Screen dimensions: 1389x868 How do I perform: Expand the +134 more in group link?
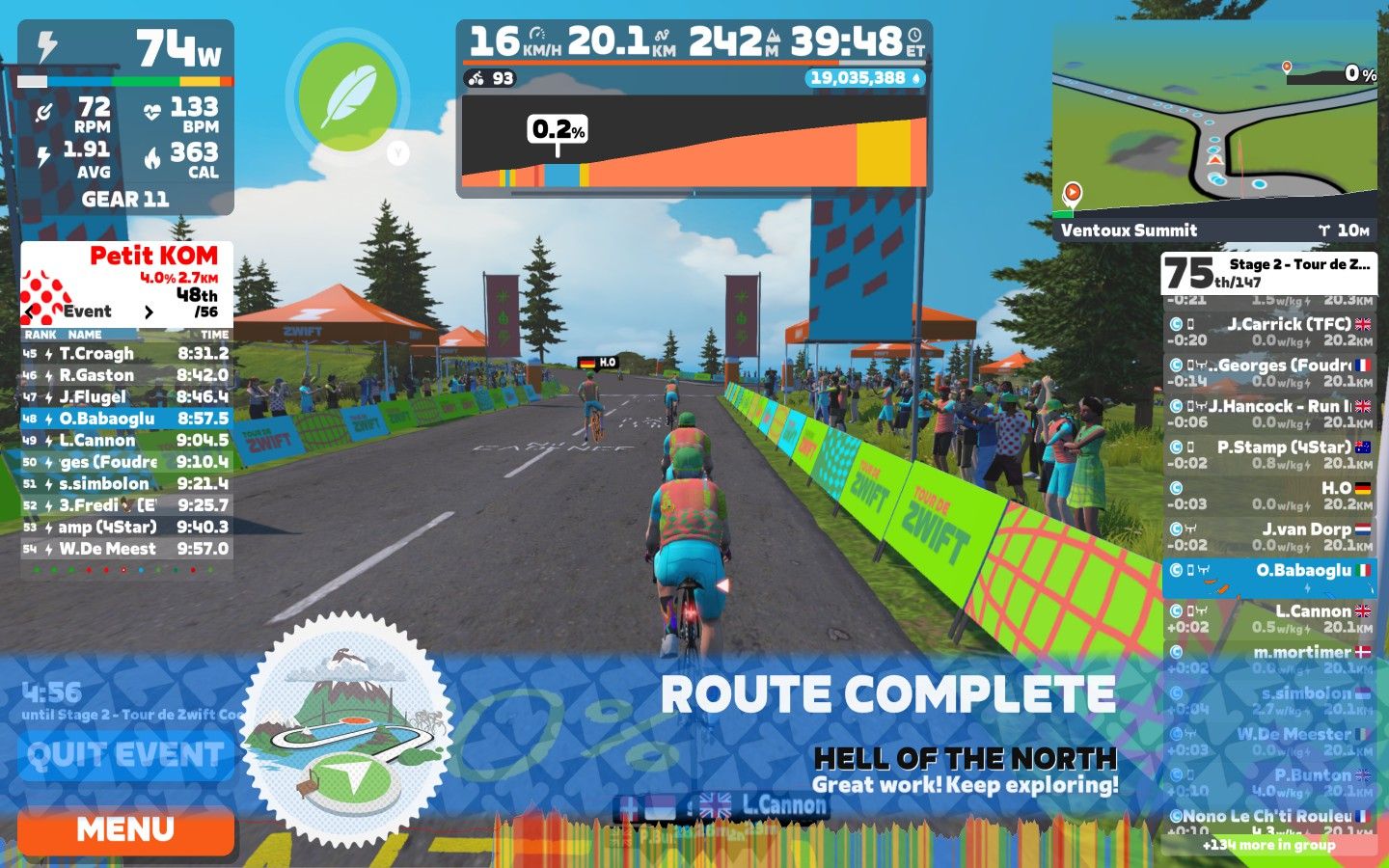(1268, 845)
